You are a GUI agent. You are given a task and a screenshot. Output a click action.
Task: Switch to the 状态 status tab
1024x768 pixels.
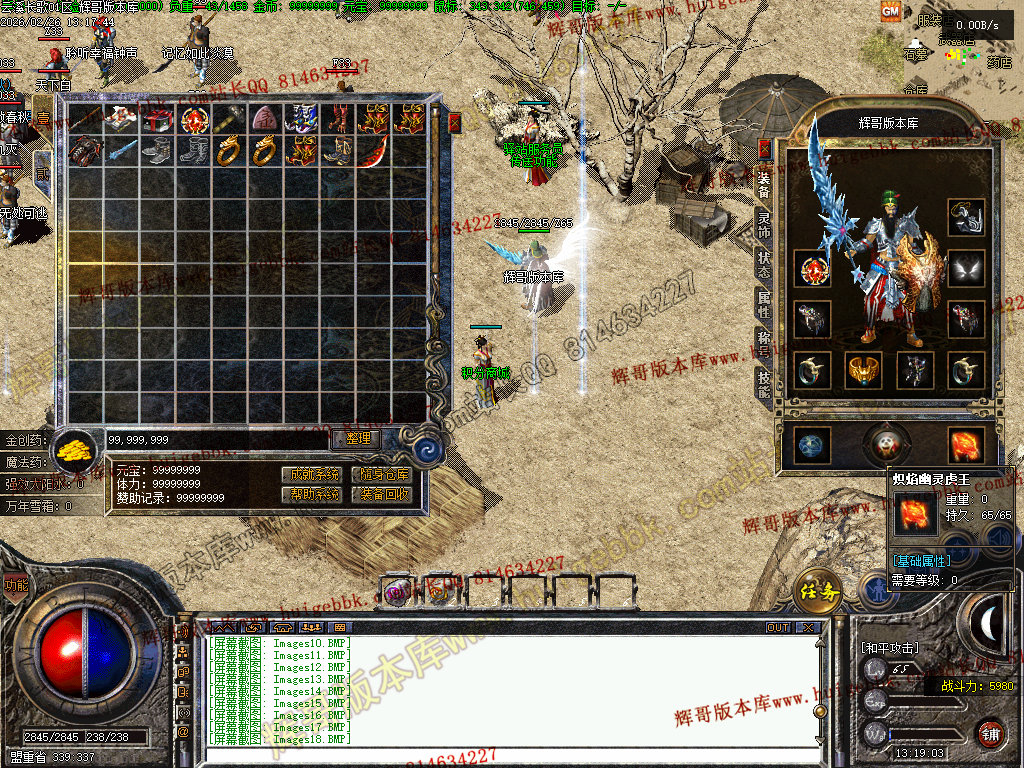[x=764, y=264]
